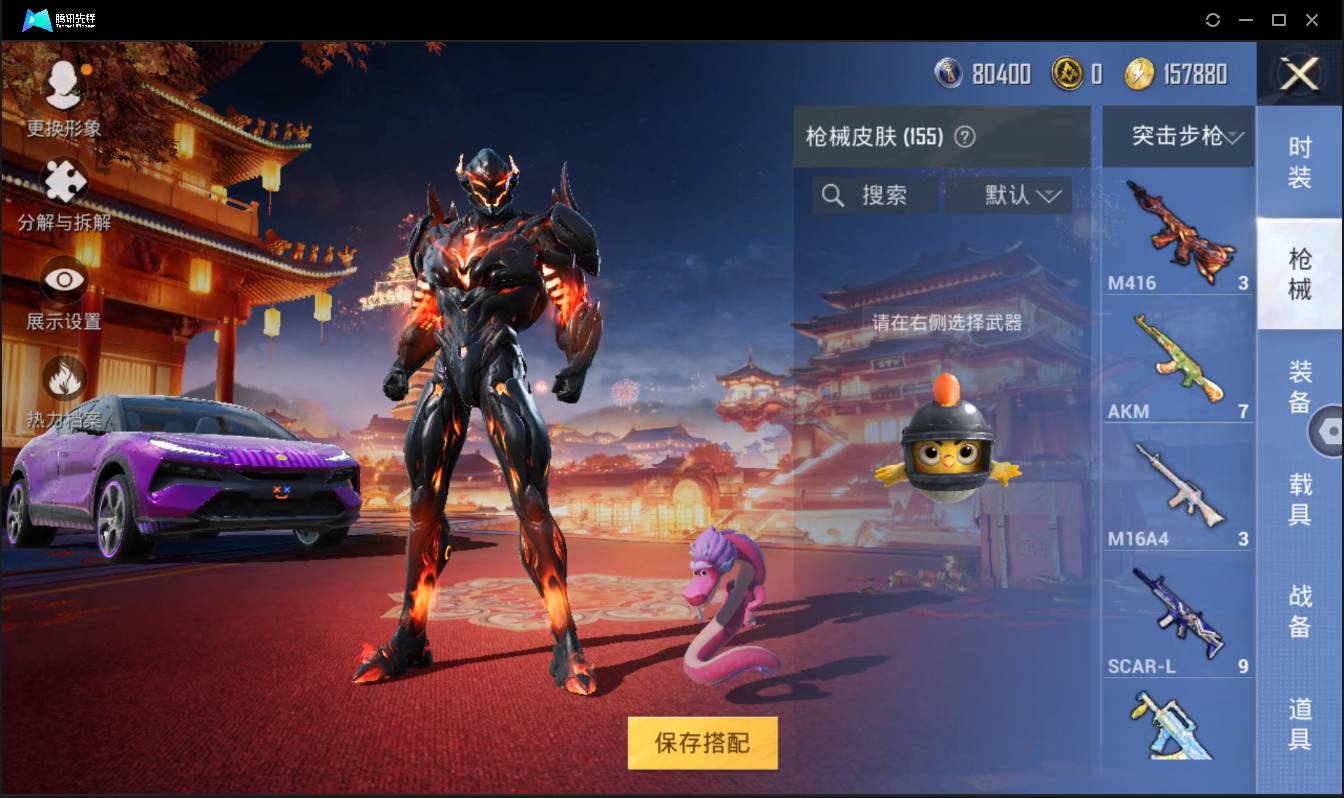Open the search magnifier in gun skins panel

click(x=833, y=195)
